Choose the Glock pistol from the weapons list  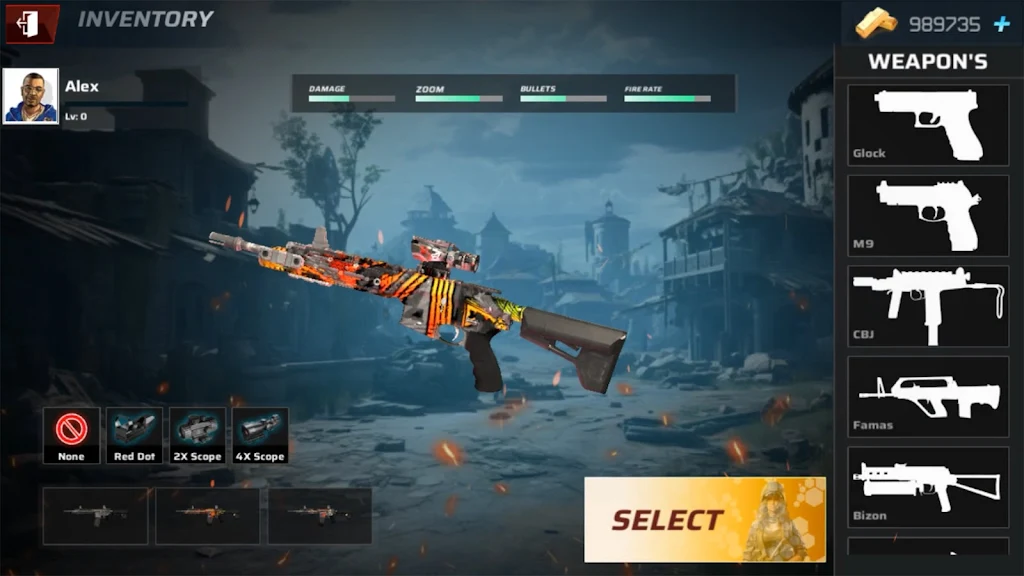[x=928, y=125]
